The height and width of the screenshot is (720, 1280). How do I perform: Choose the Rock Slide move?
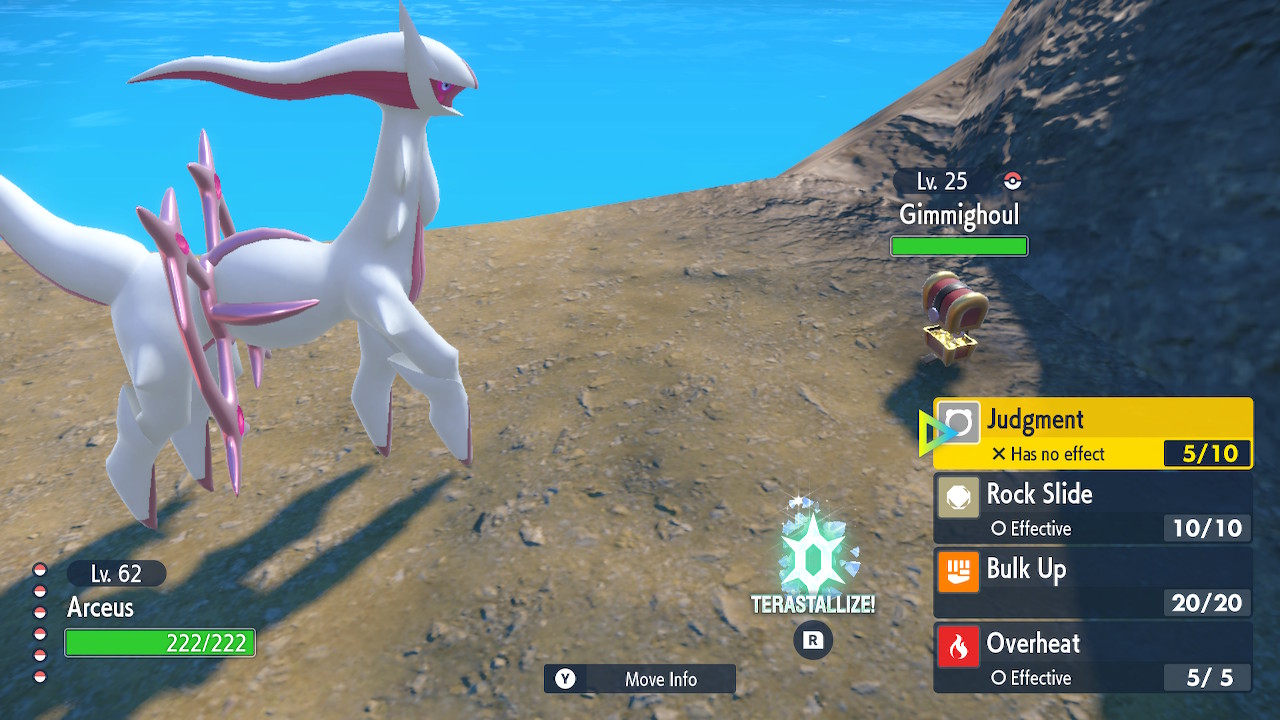click(1092, 509)
